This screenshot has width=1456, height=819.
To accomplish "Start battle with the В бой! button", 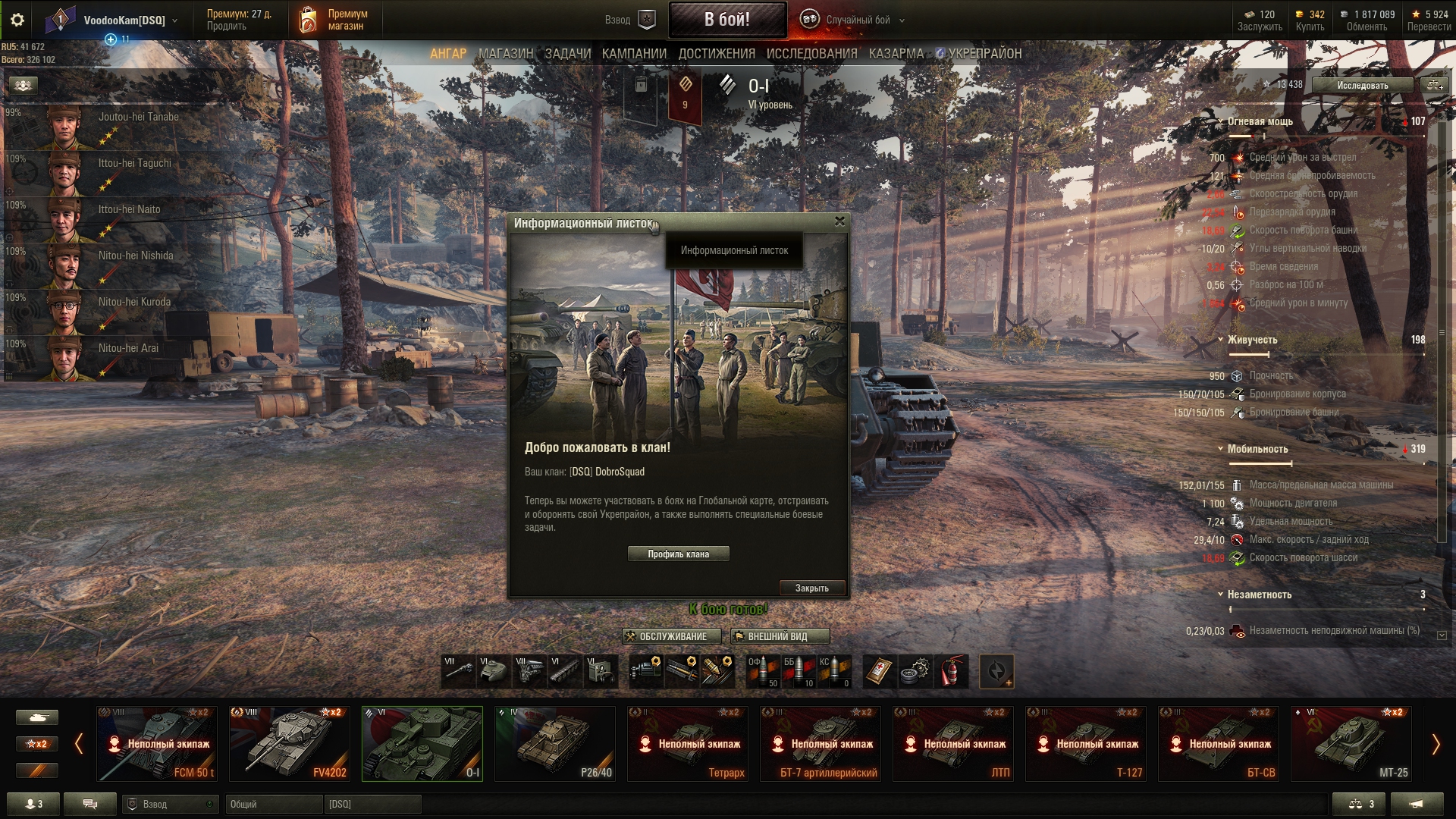I will point(726,20).
